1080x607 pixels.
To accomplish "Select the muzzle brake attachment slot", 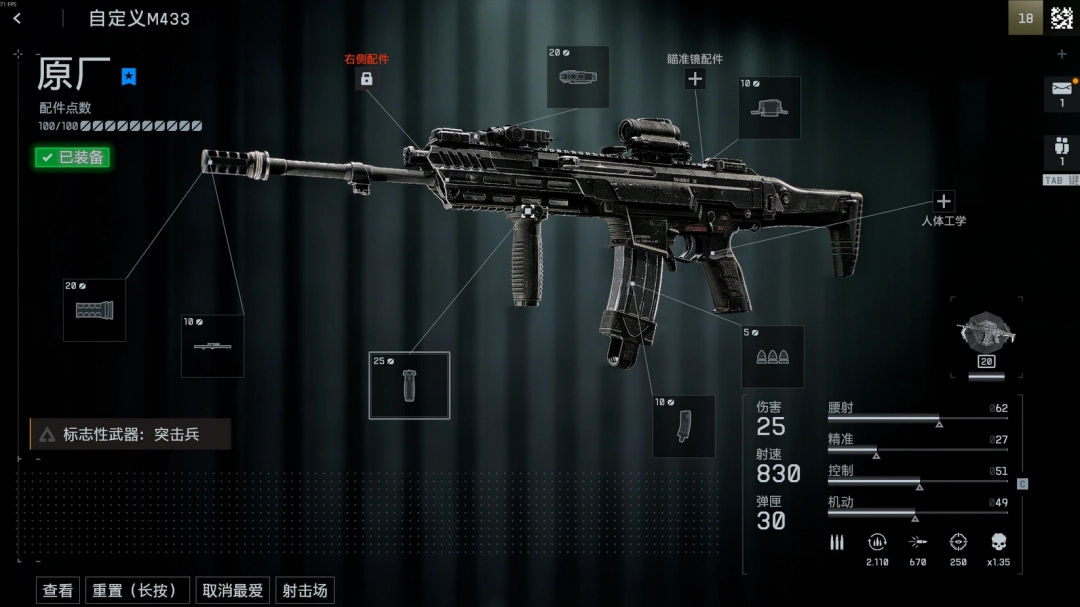I will point(95,310).
